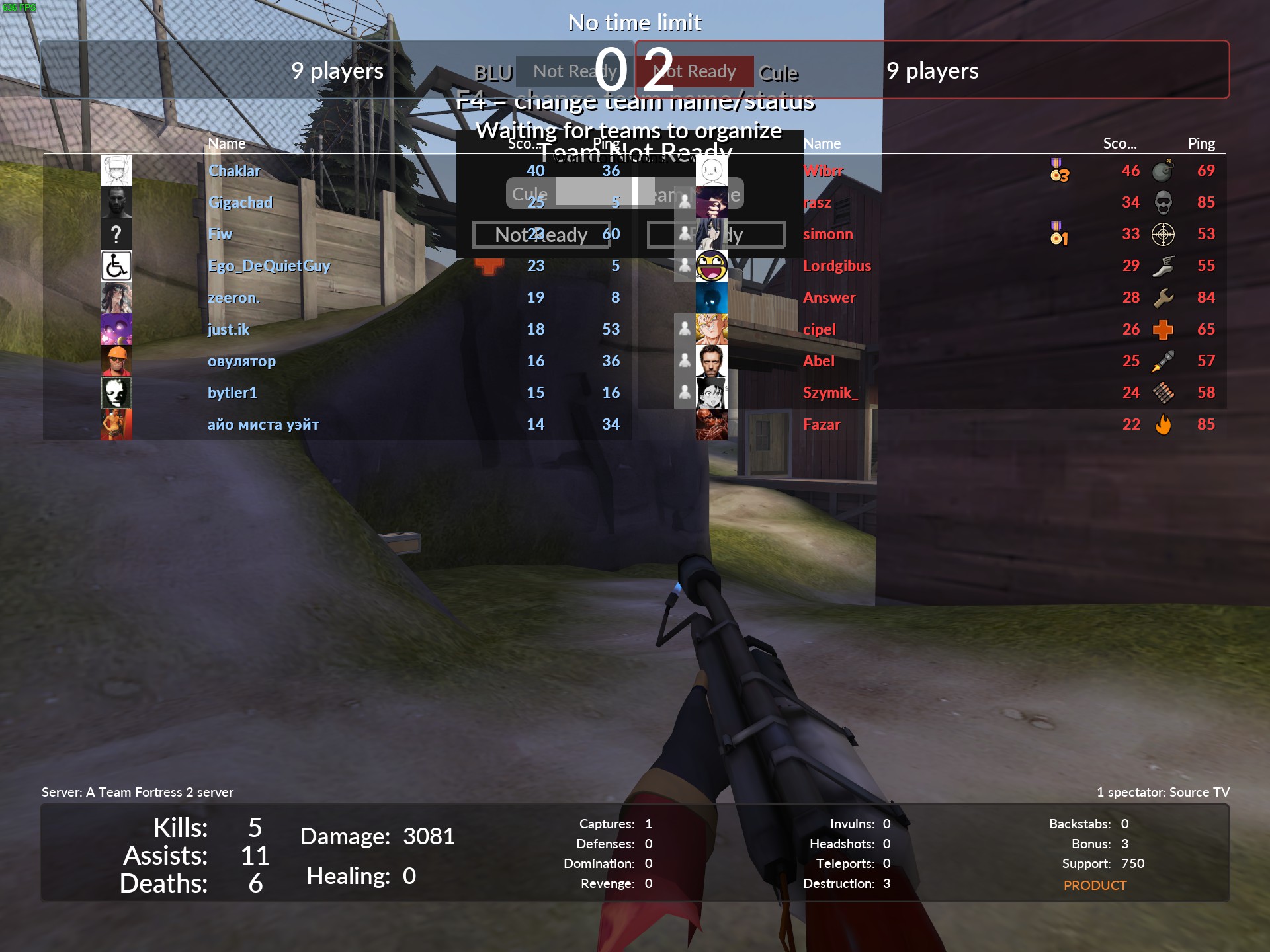Click Lordgibus's awesome-face avatar
This screenshot has width=1270, height=952.
tap(712, 266)
